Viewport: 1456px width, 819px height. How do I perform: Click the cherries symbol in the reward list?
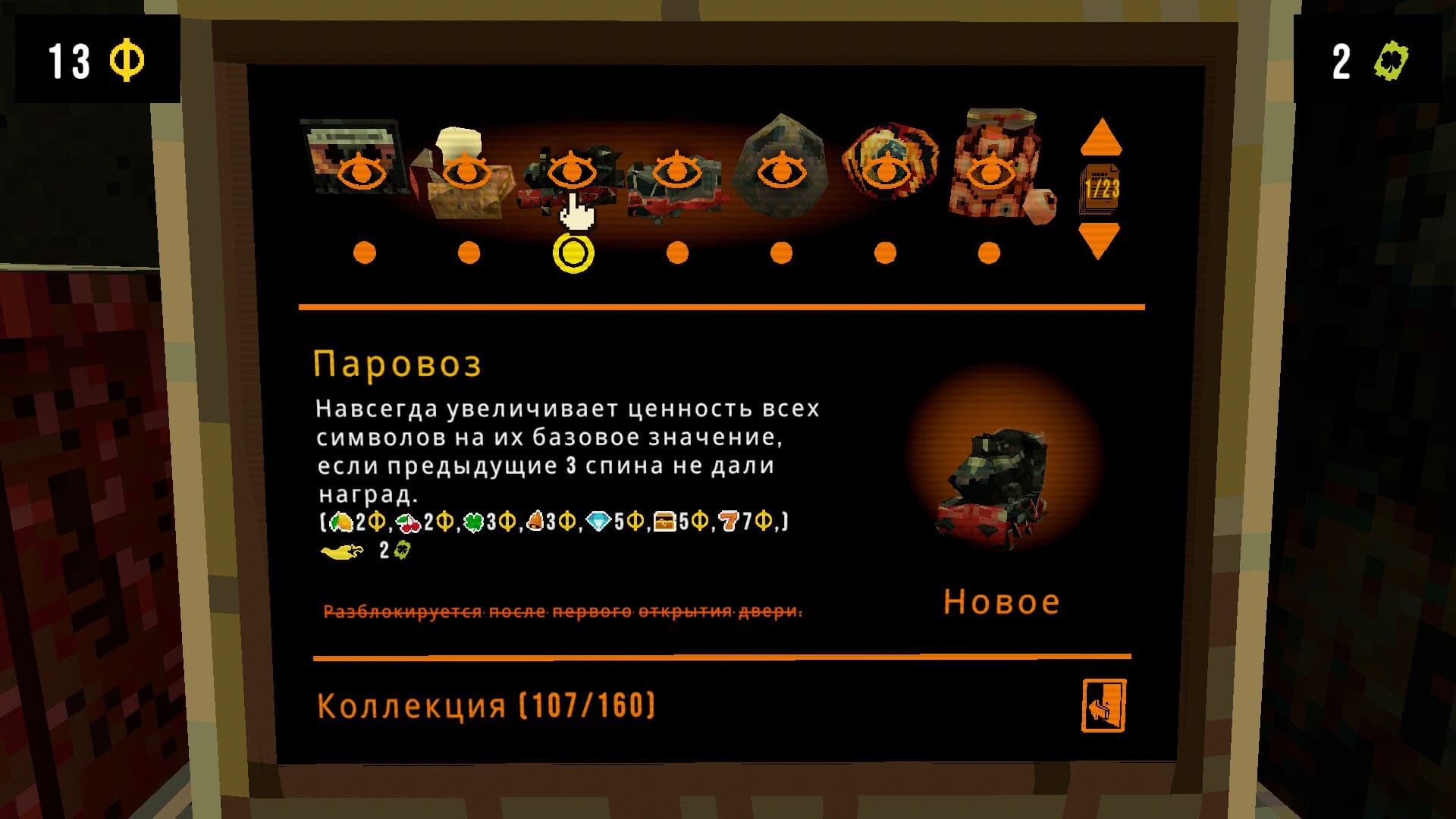[408, 522]
